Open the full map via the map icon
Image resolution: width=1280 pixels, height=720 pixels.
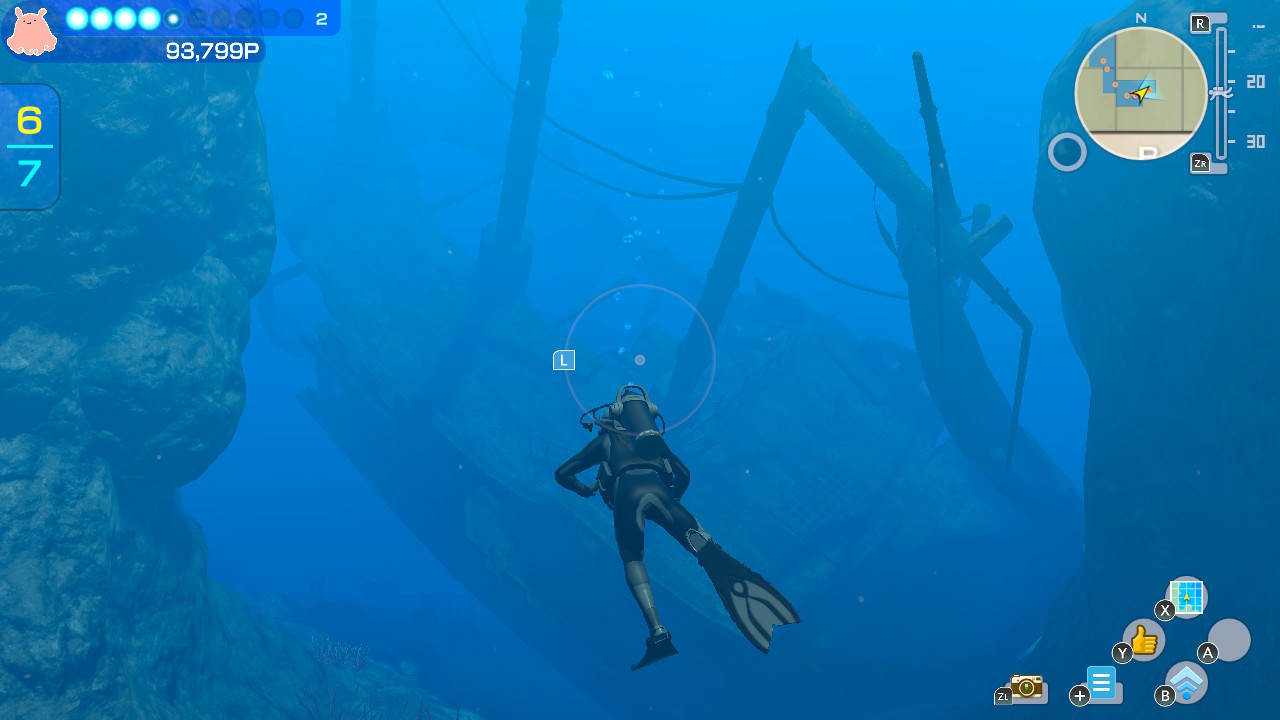tap(1186, 597)
